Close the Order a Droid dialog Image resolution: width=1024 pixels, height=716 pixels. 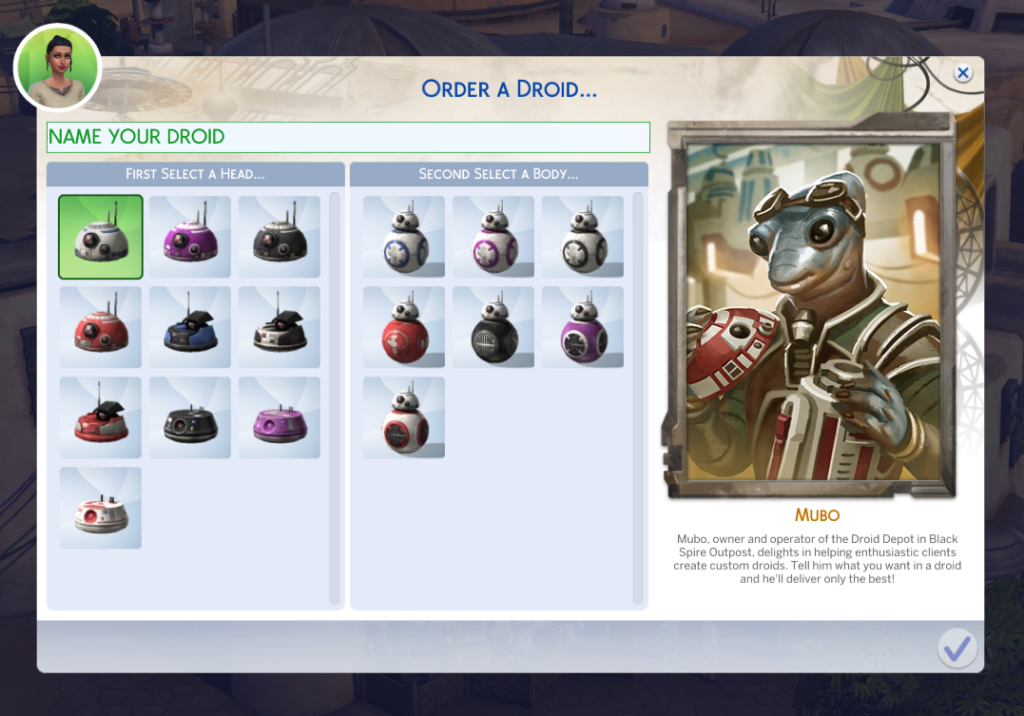[962, 73]
